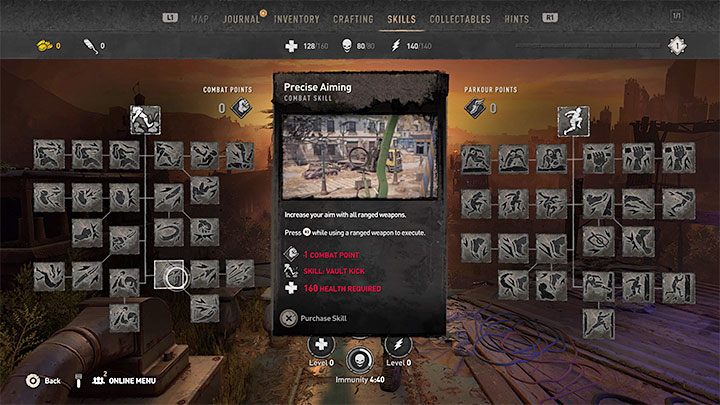Image resolution: width=720 pixels, height=405 pixels.
Task: Open the Journal tab
Action: click(241, 18)
